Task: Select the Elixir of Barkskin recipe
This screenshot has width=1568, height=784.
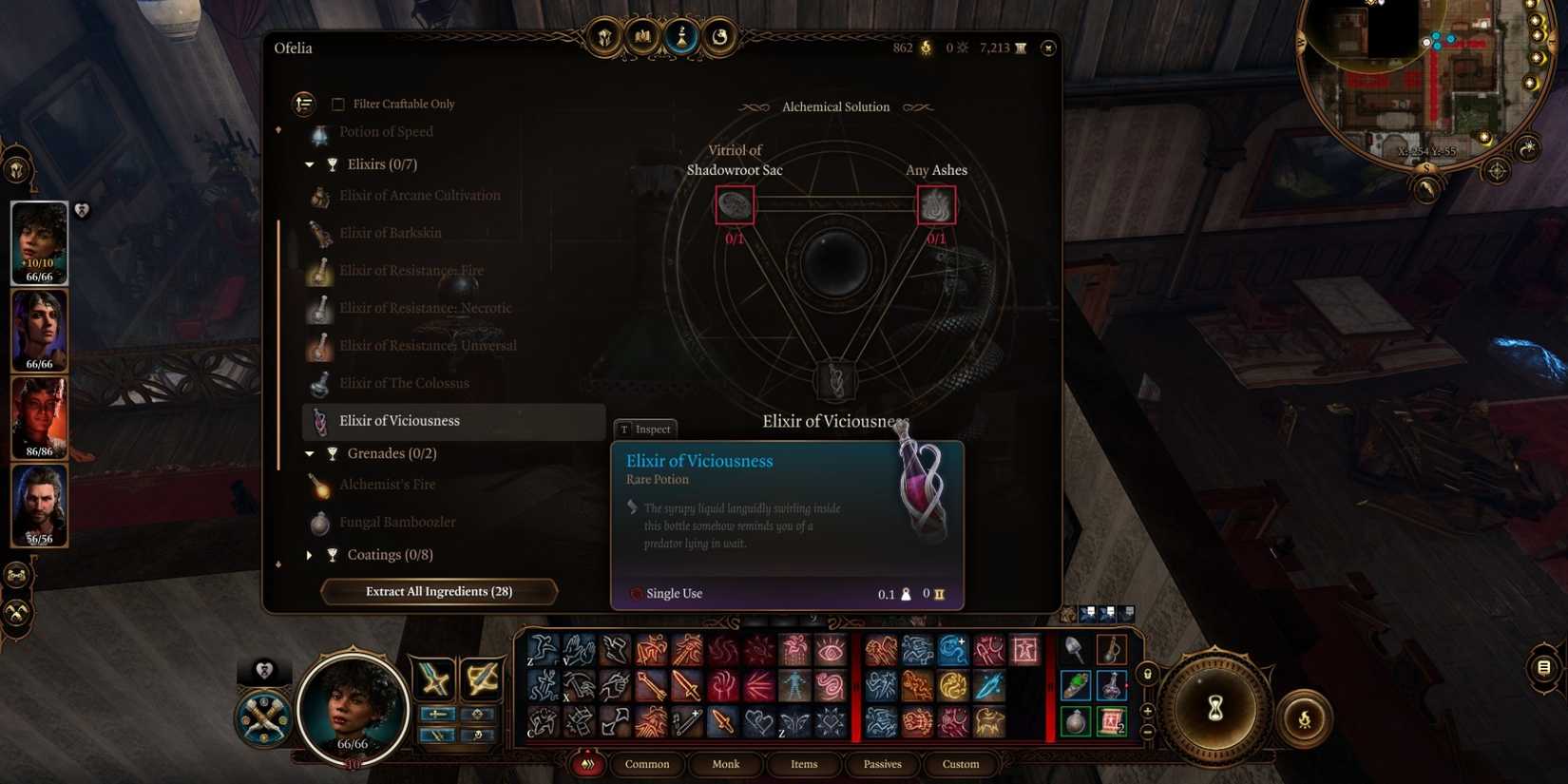Action: (390, 232)
